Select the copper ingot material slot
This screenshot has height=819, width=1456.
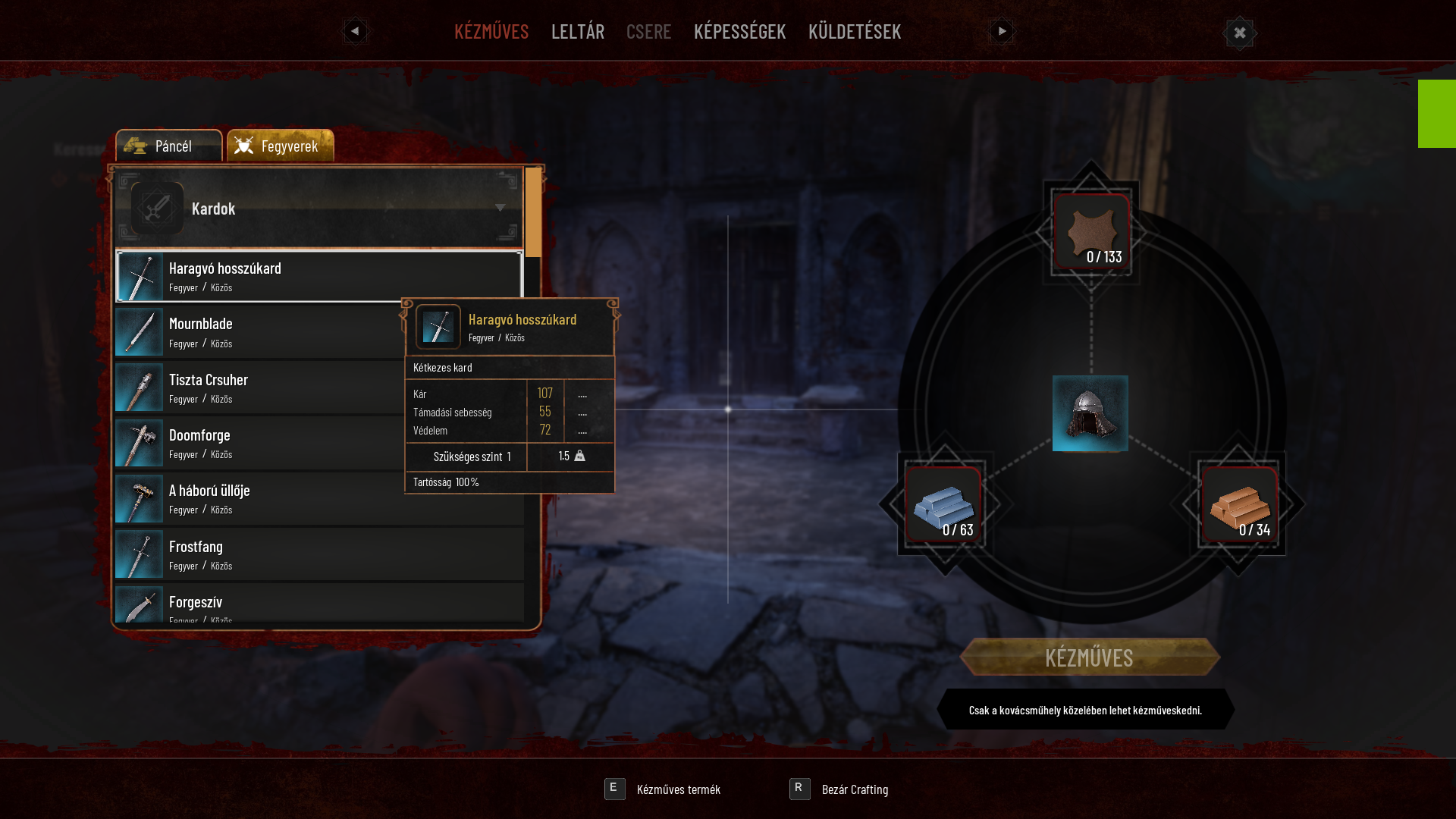tap(1239, 505)
